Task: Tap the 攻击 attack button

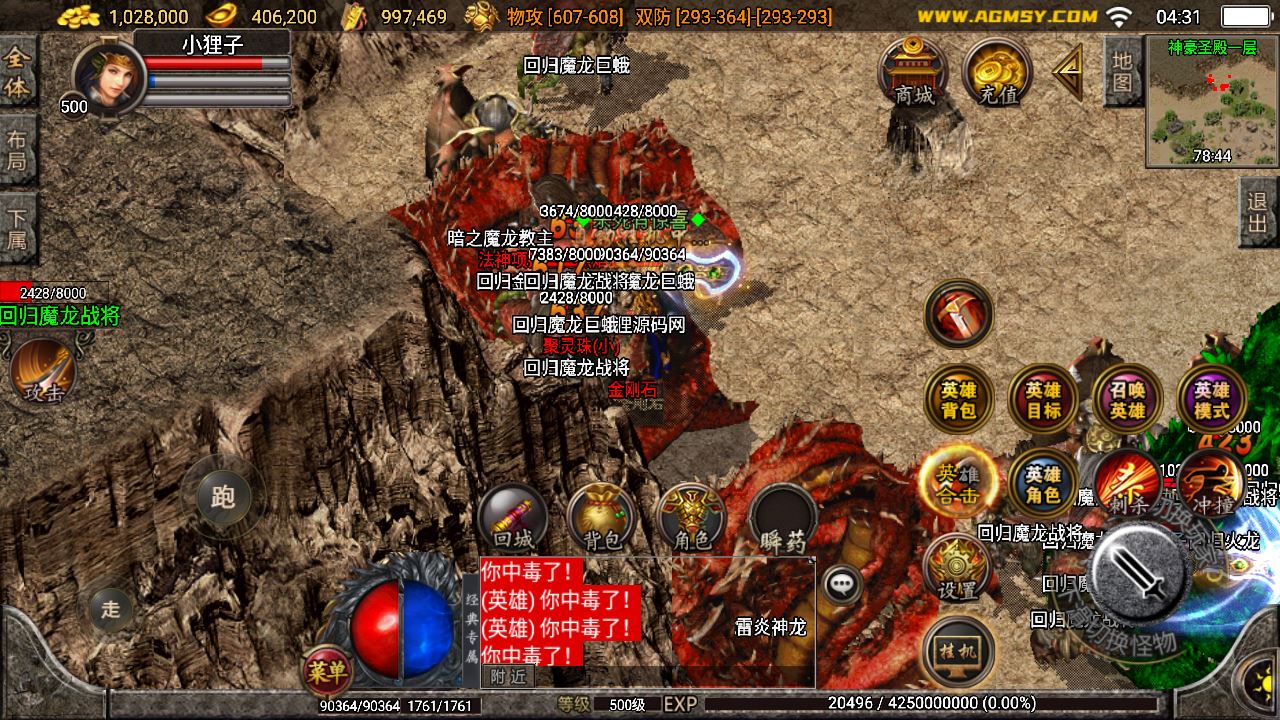Action: pyautogui.click(x=43, y=371)
